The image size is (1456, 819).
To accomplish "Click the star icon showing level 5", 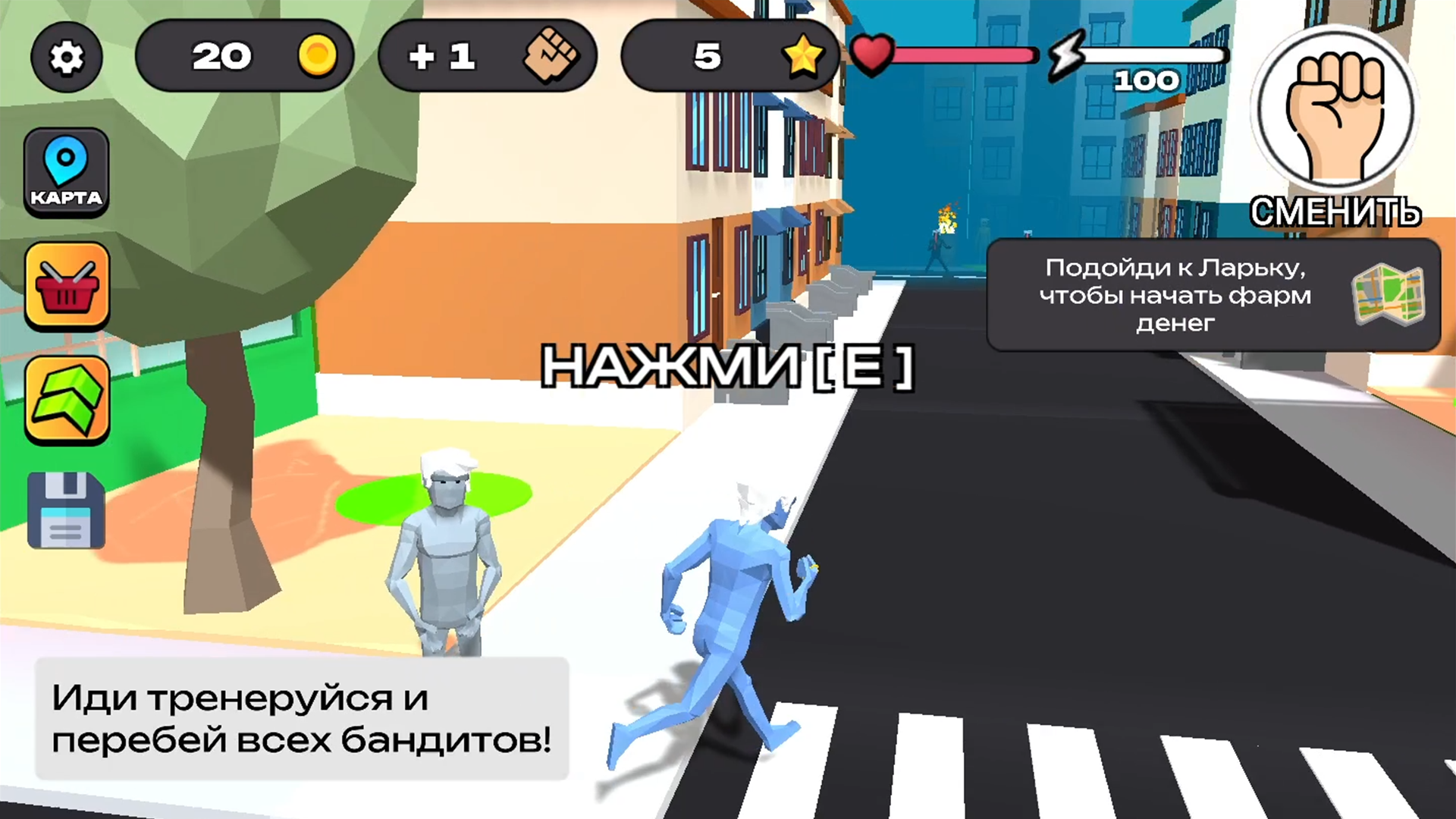I will click(804, 56).
